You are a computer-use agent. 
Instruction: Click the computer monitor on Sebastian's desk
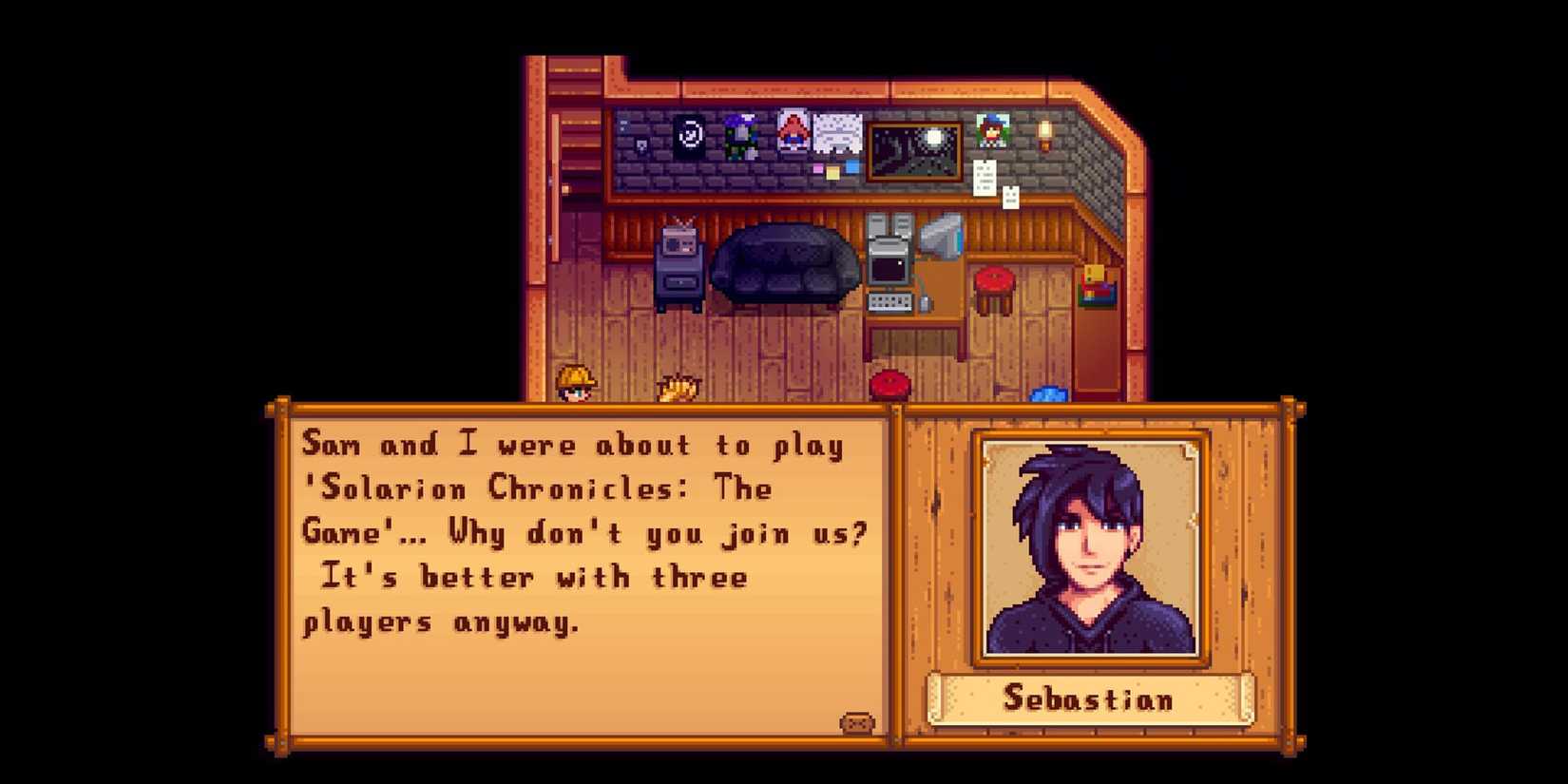tap(888, 263)
